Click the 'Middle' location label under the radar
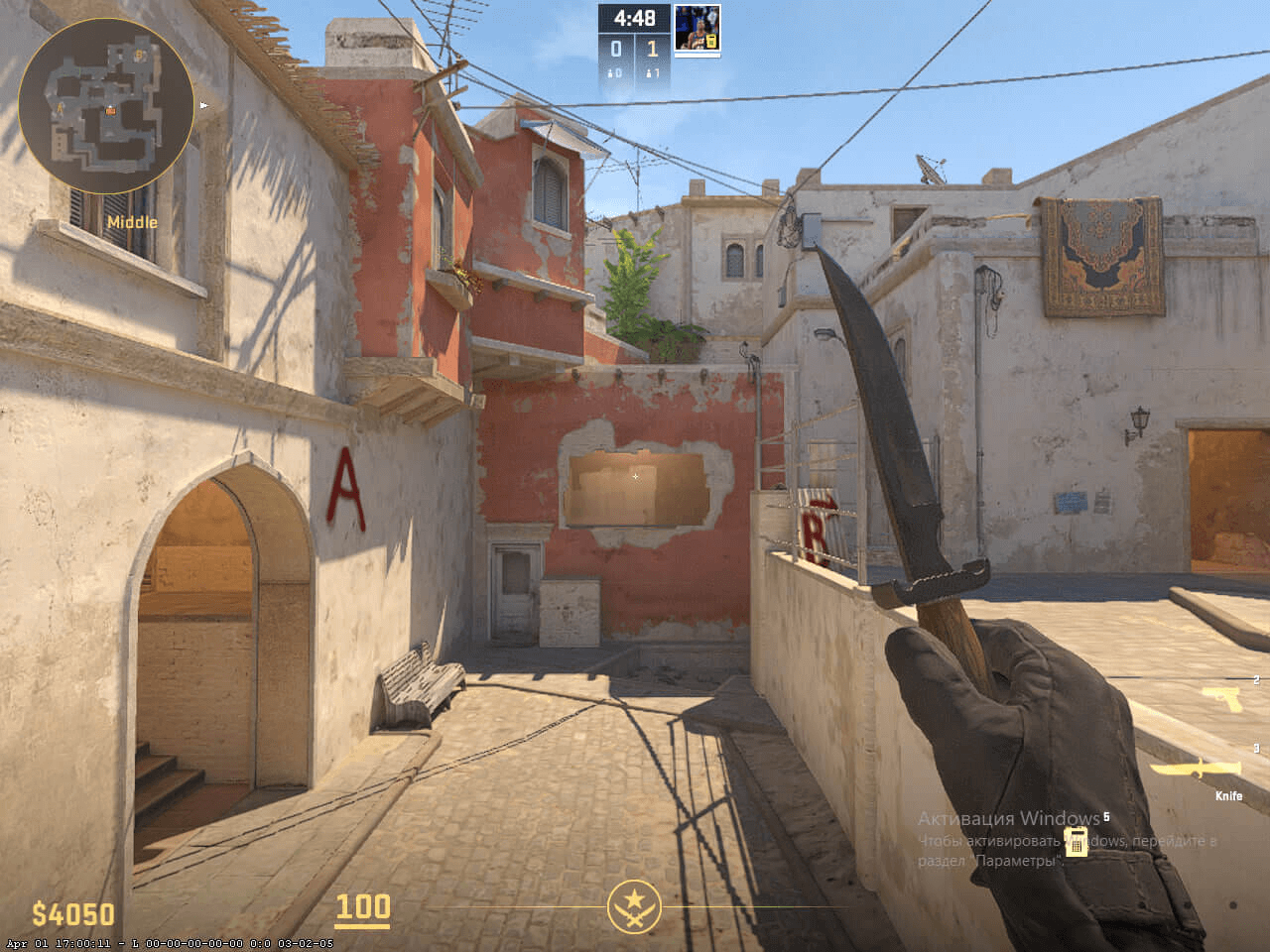The image size is (1270, 952). click(x=132, y=221)
